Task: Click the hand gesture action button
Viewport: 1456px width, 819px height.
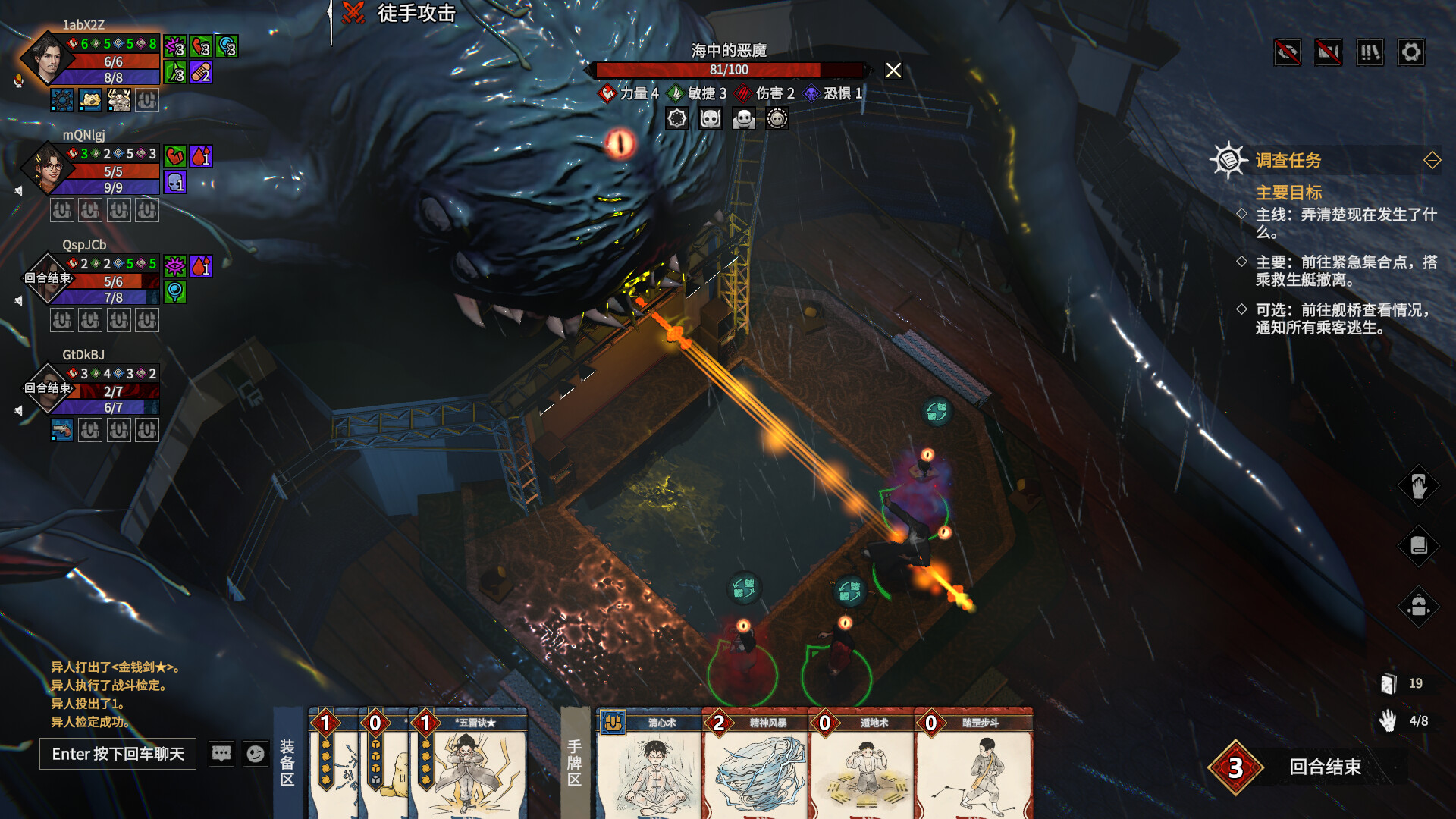Action: coord(1418,486)
